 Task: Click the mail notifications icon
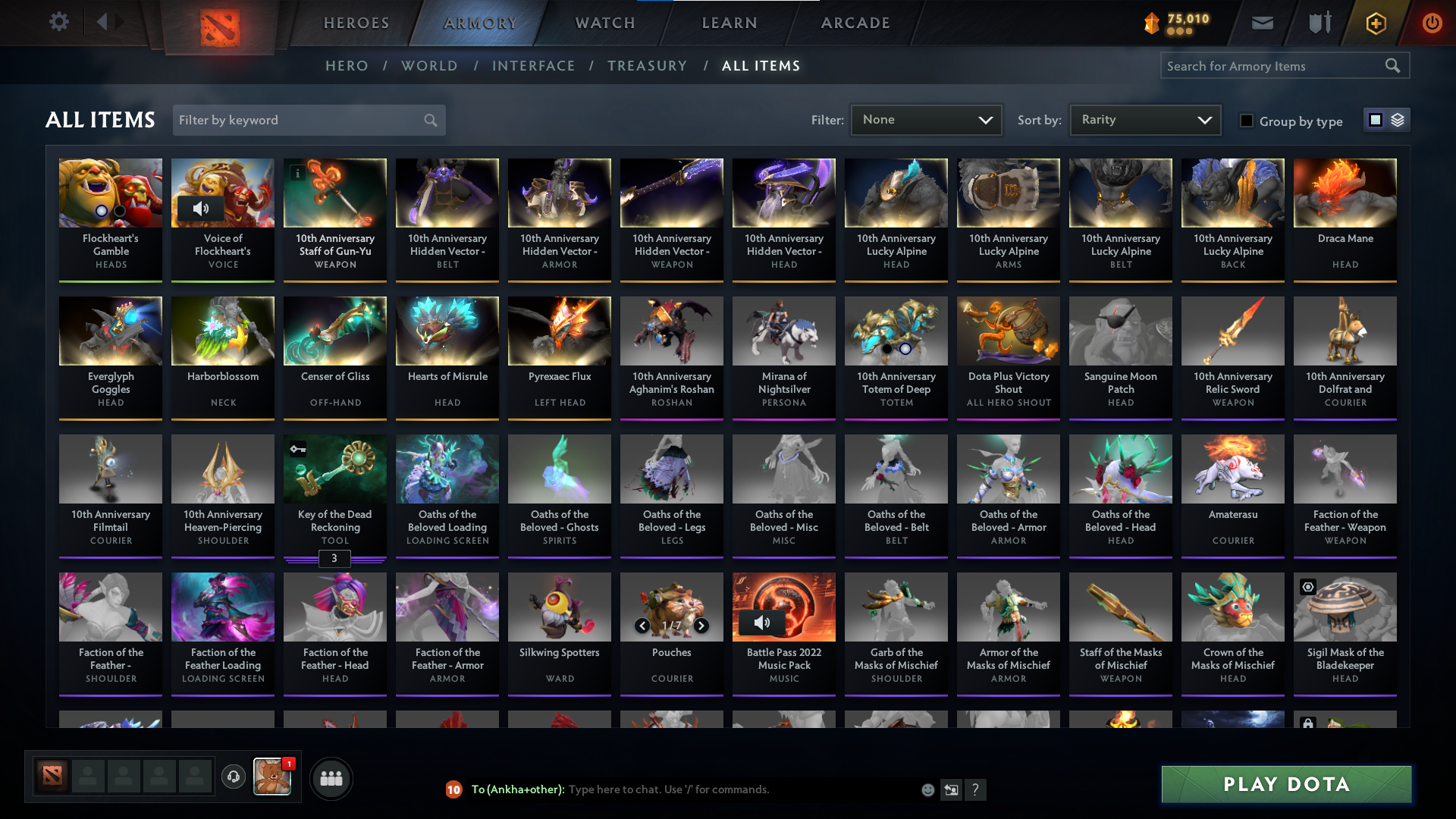[1262, 22]
